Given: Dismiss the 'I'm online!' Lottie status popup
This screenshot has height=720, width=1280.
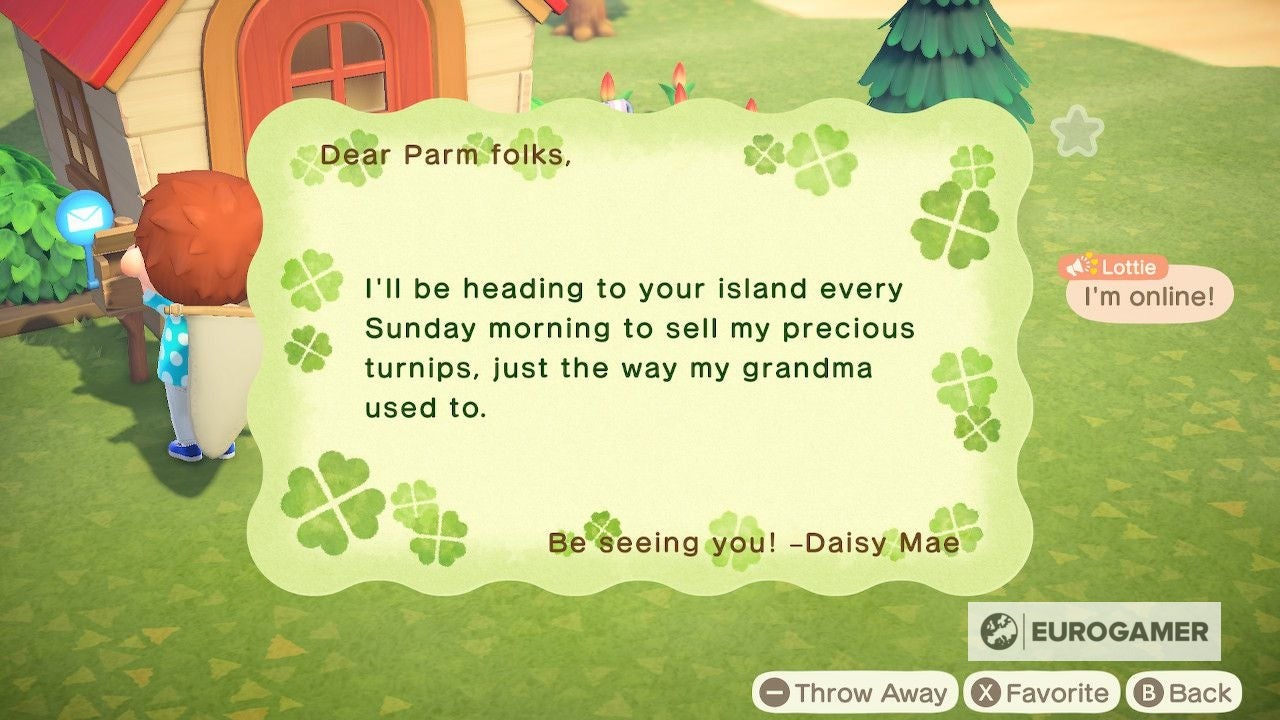Looking at the screenshot, I should (1147, 294).
